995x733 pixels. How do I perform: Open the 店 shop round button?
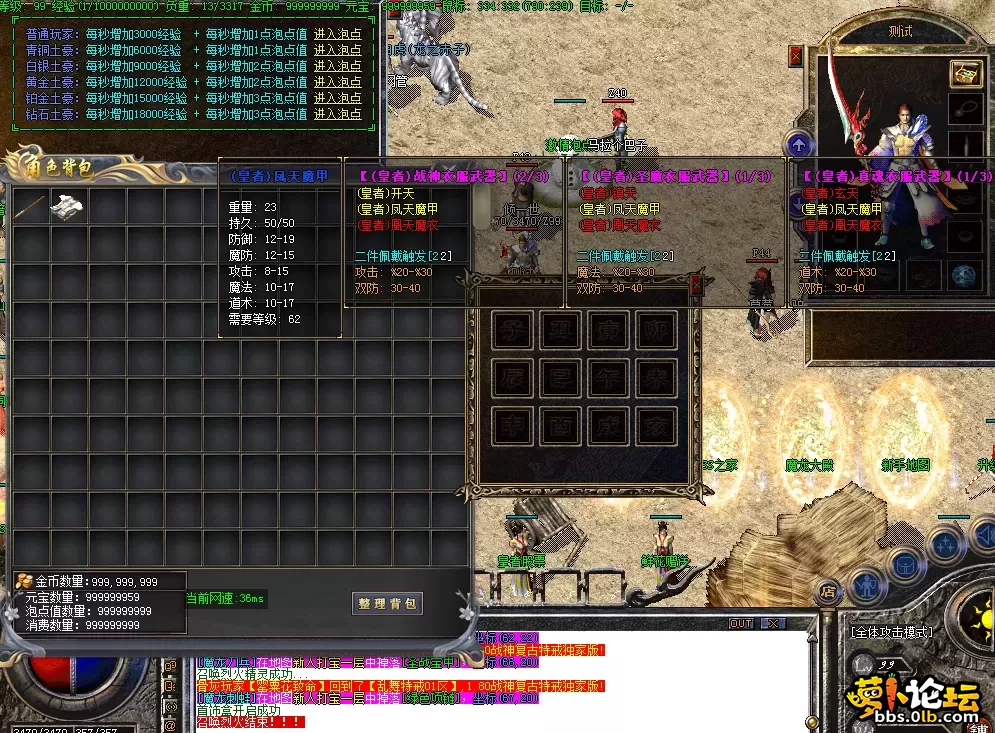(x=826, y=591)
